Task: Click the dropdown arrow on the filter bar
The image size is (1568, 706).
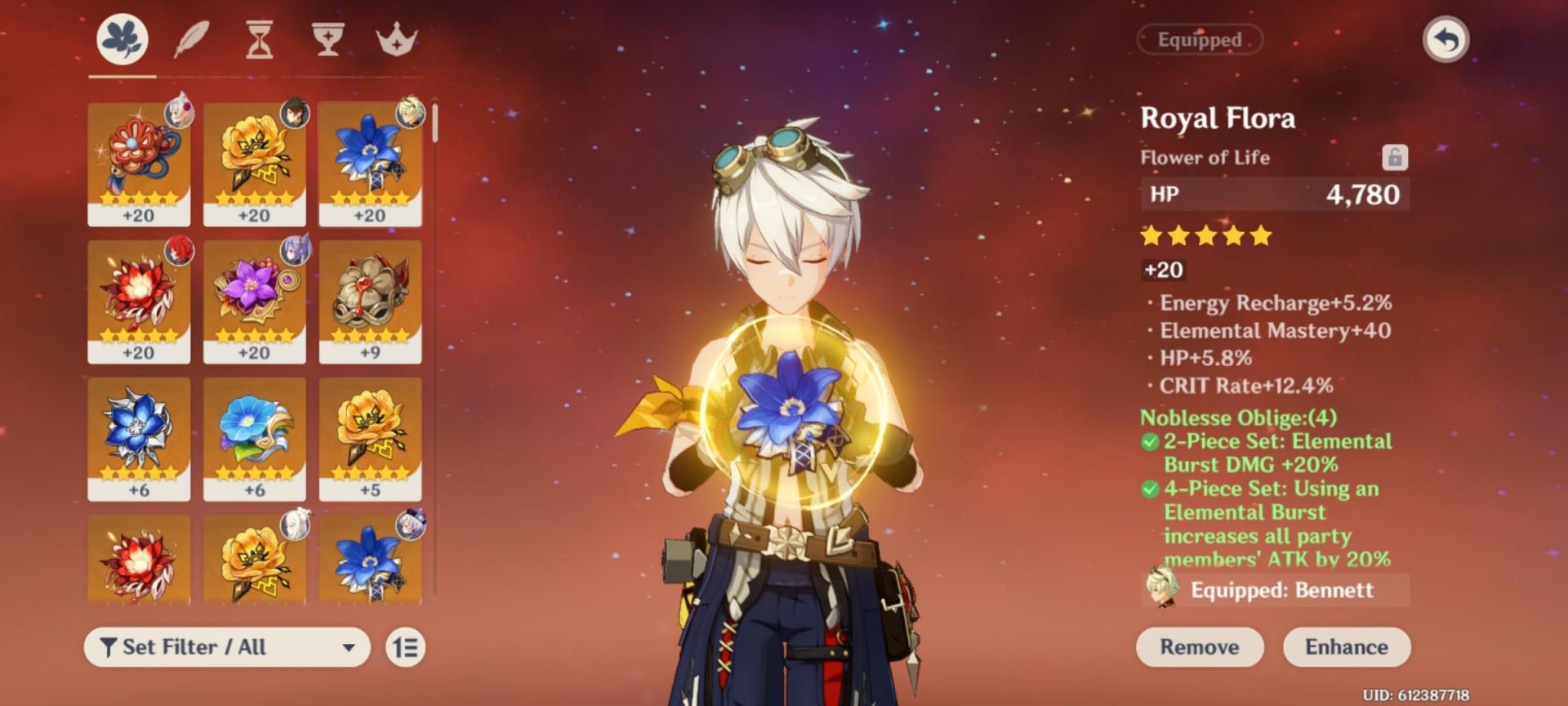Action: pyautogui.click(x=351, y=646)
